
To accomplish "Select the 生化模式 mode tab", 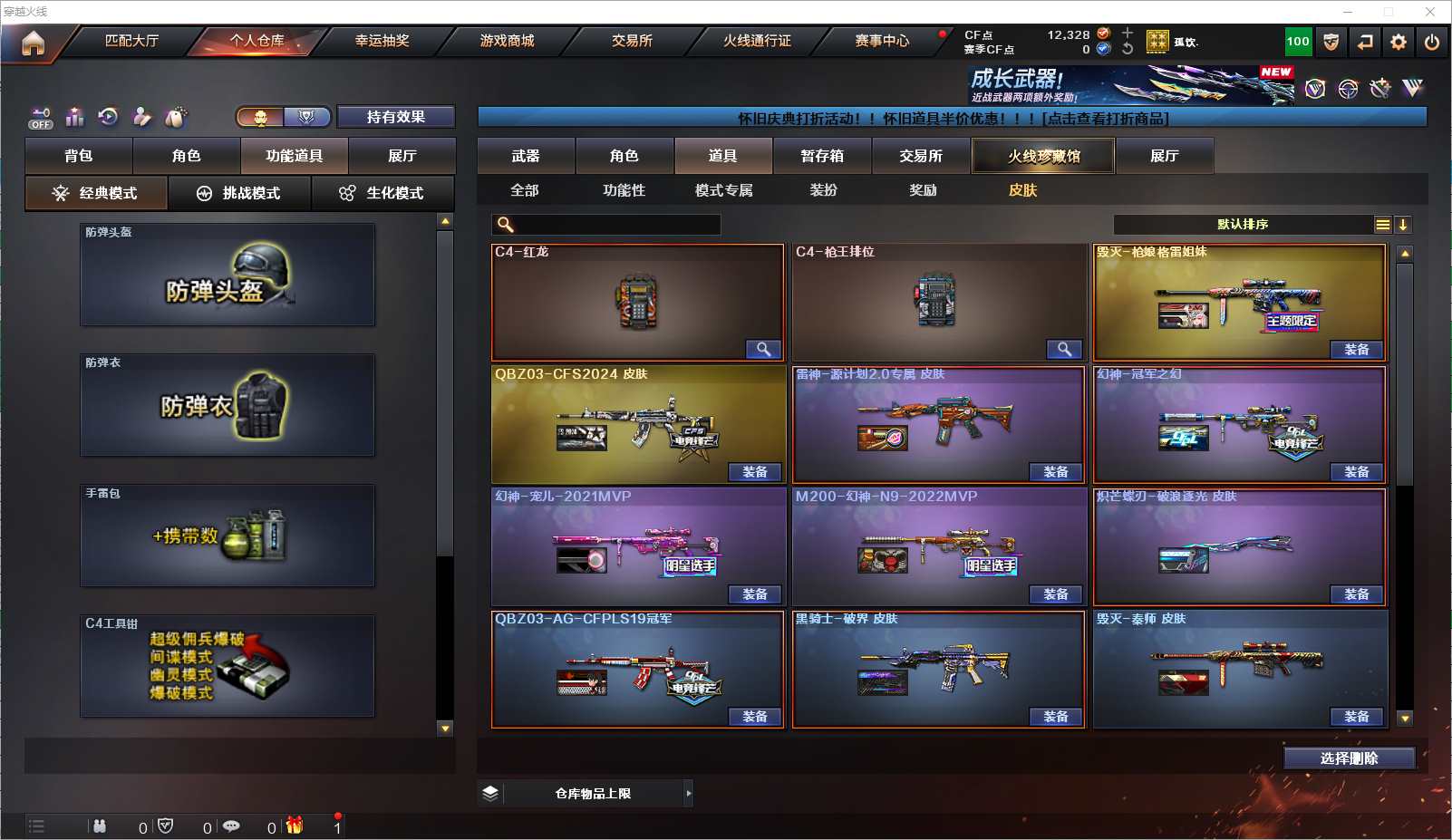I will [x=382, y=193].
